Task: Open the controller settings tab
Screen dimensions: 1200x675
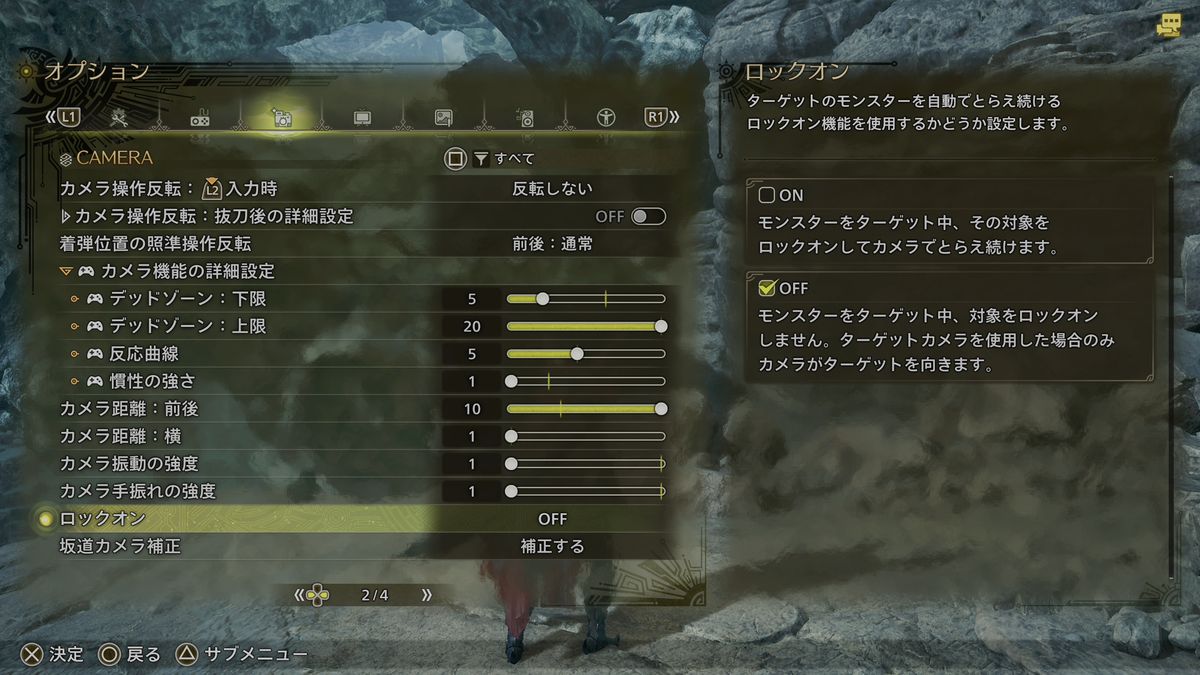Action: (x=200, y=118)
